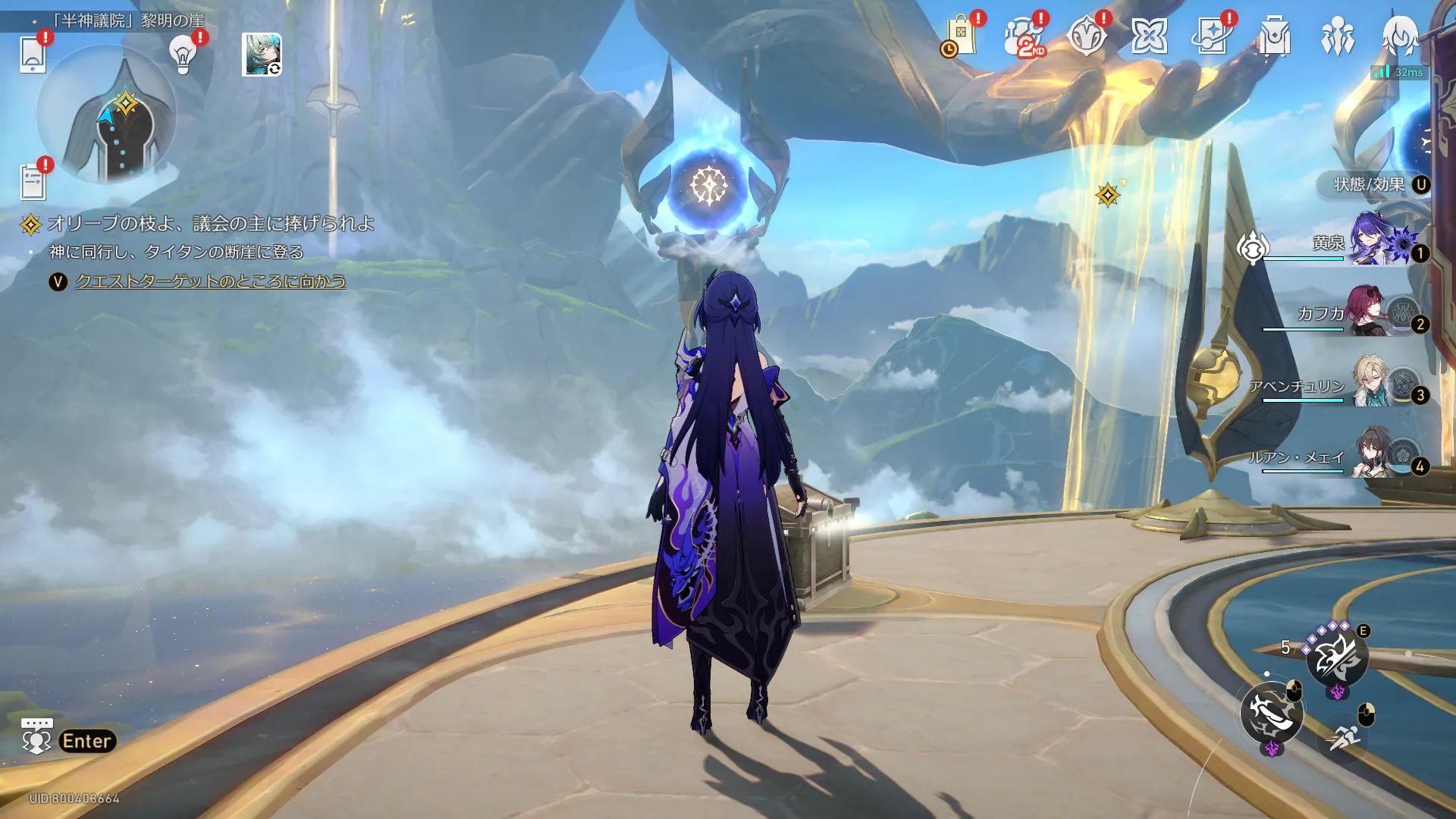Open the phone menu icon
This screenshot has width=1456, height=819.
point(33,55)
